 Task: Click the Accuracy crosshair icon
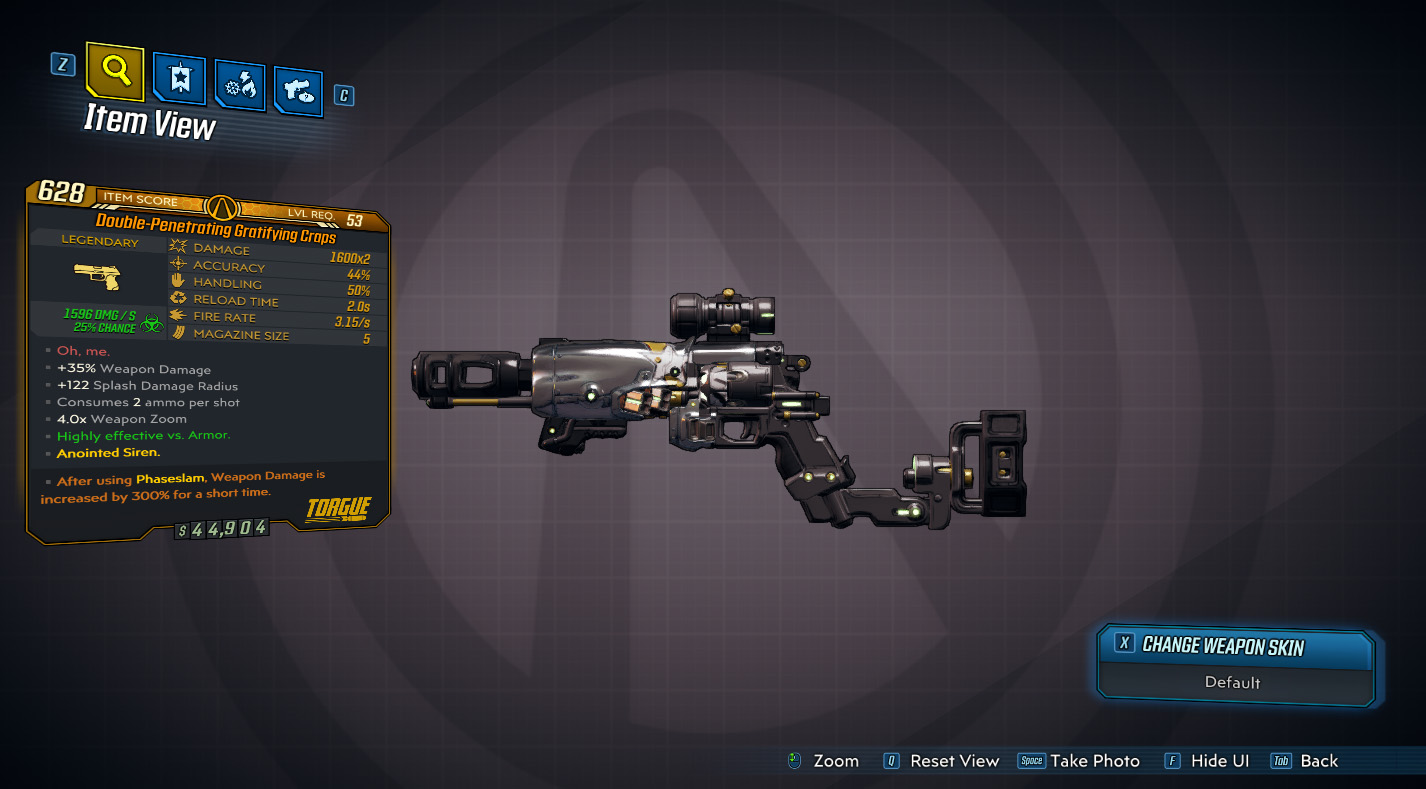179,266
